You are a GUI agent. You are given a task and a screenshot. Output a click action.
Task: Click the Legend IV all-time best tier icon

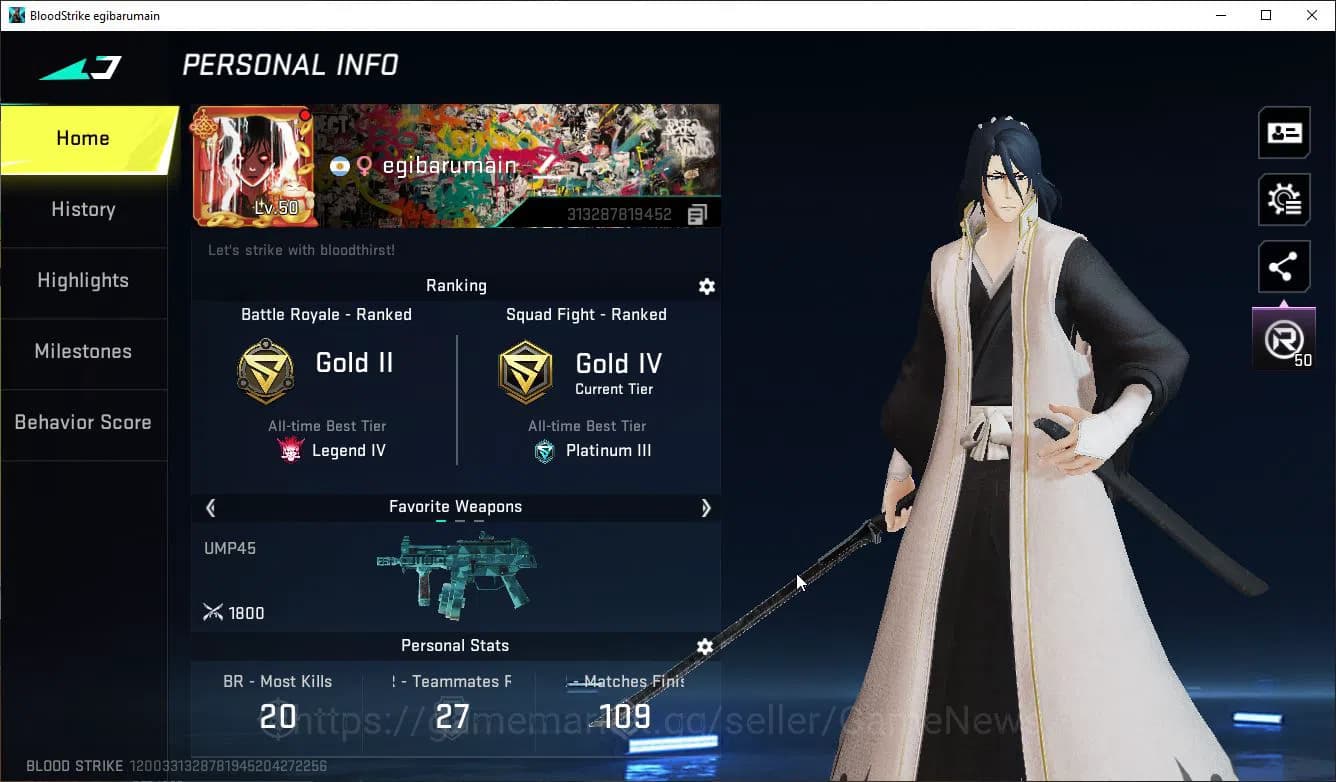[x=290, y=450]
